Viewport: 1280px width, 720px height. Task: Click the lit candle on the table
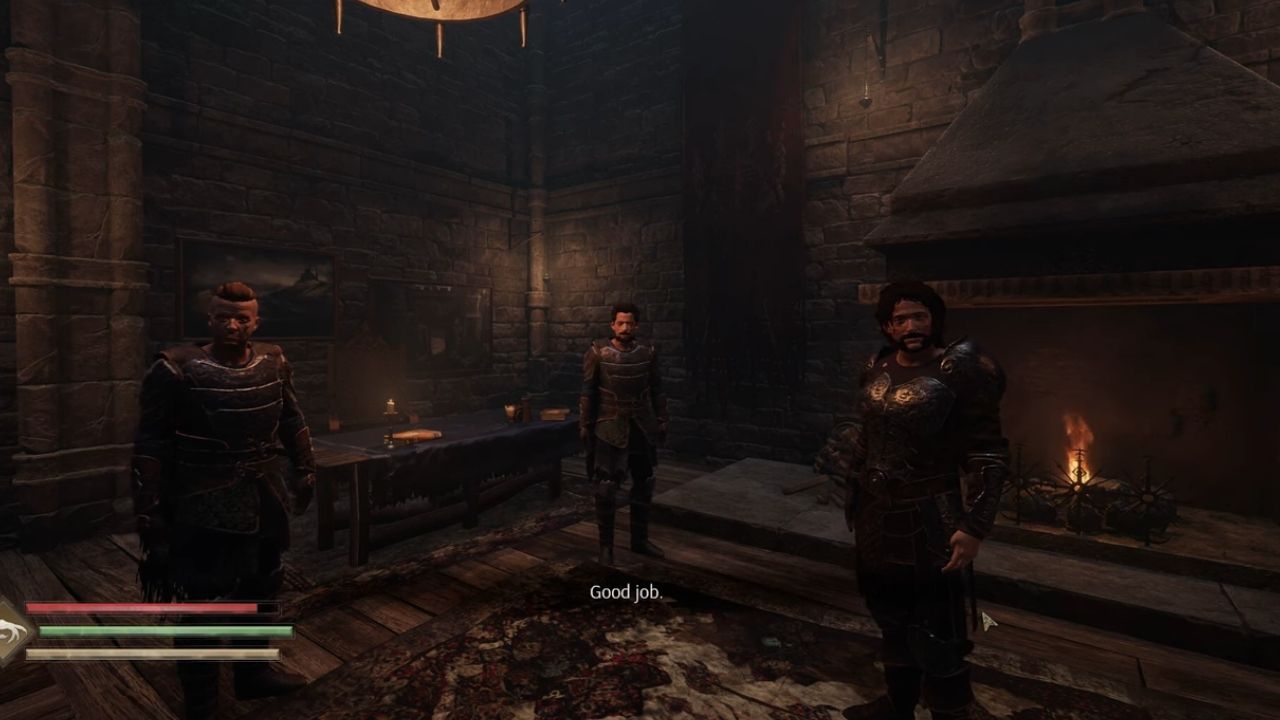click(388, 405)
